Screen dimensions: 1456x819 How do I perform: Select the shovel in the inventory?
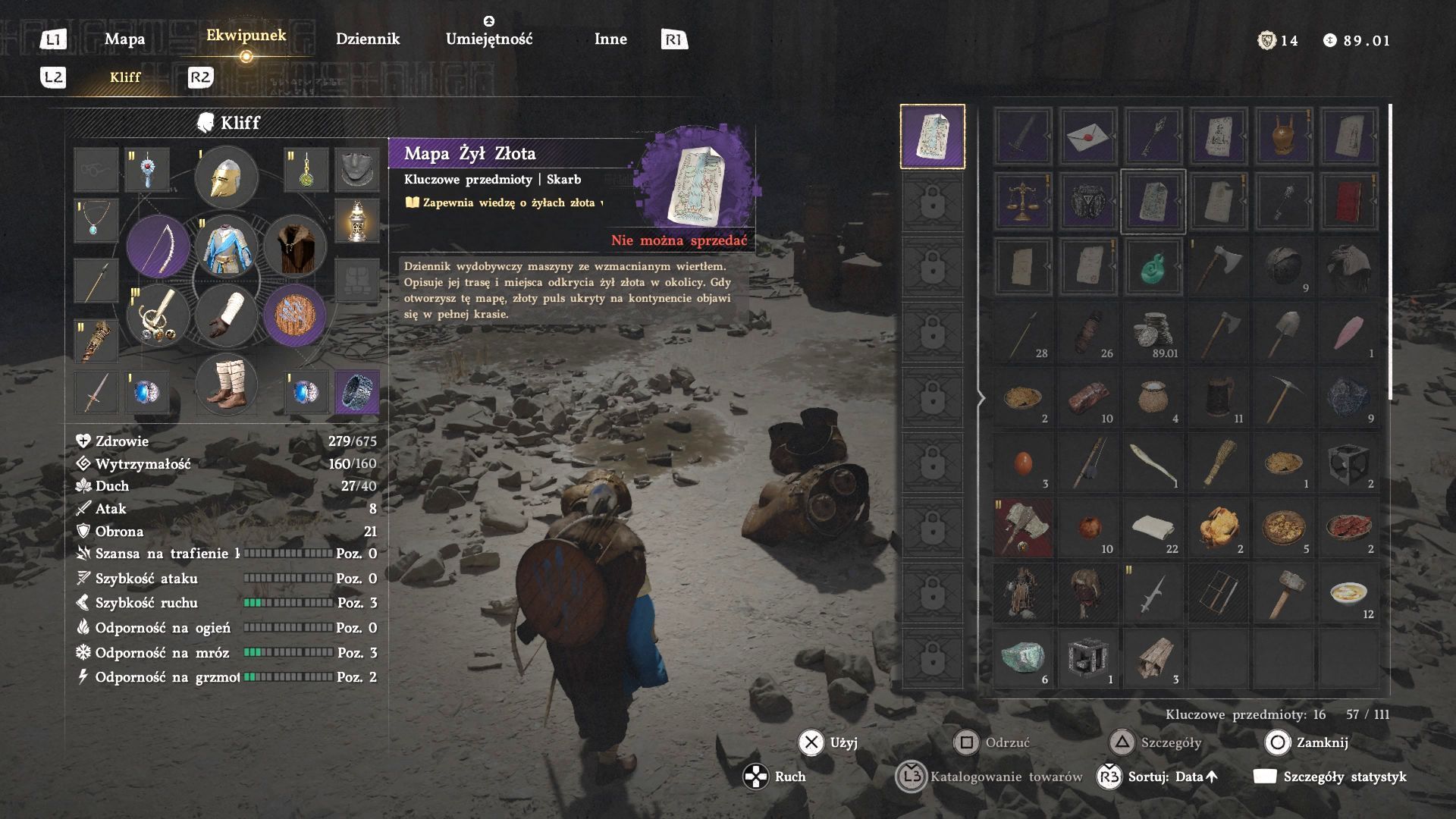(x=1284, y=332)
